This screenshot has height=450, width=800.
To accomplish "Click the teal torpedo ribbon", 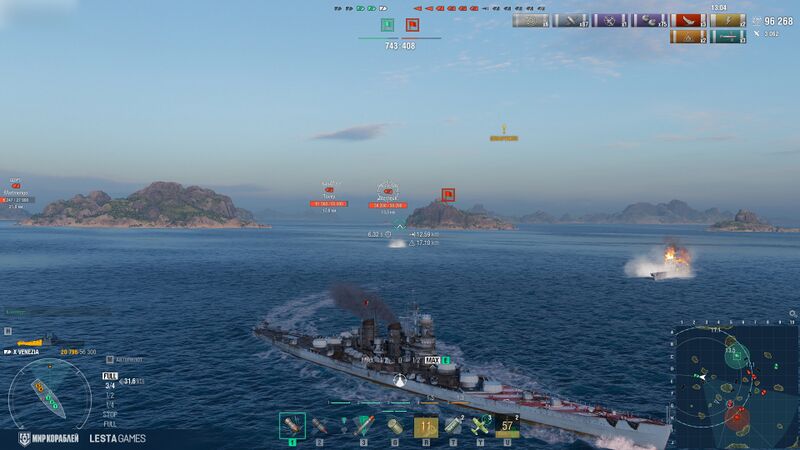I will point(728,38).
